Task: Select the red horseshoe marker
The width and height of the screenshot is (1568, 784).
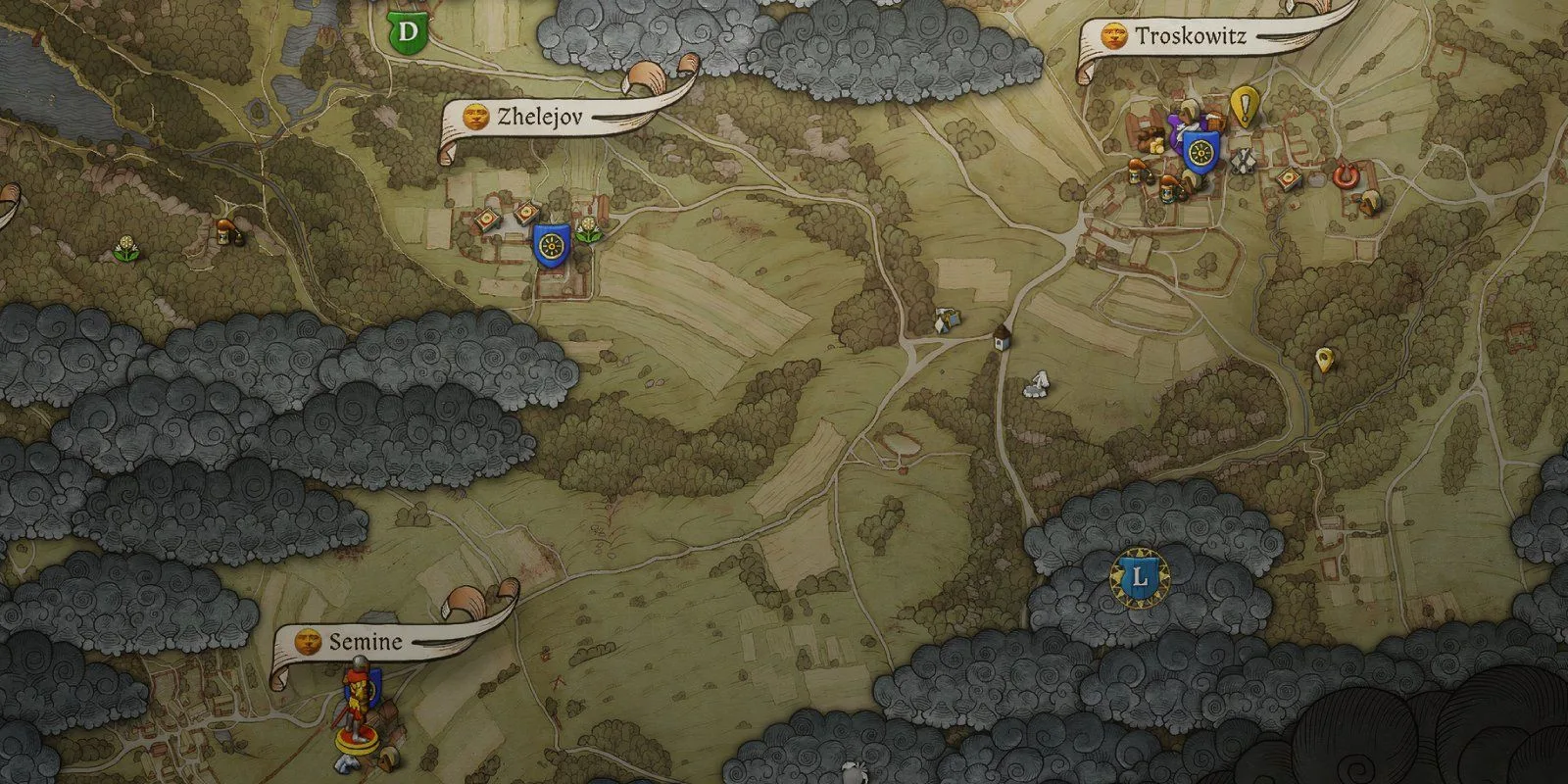Action: pyautogui.click(x=1345, y=175)
